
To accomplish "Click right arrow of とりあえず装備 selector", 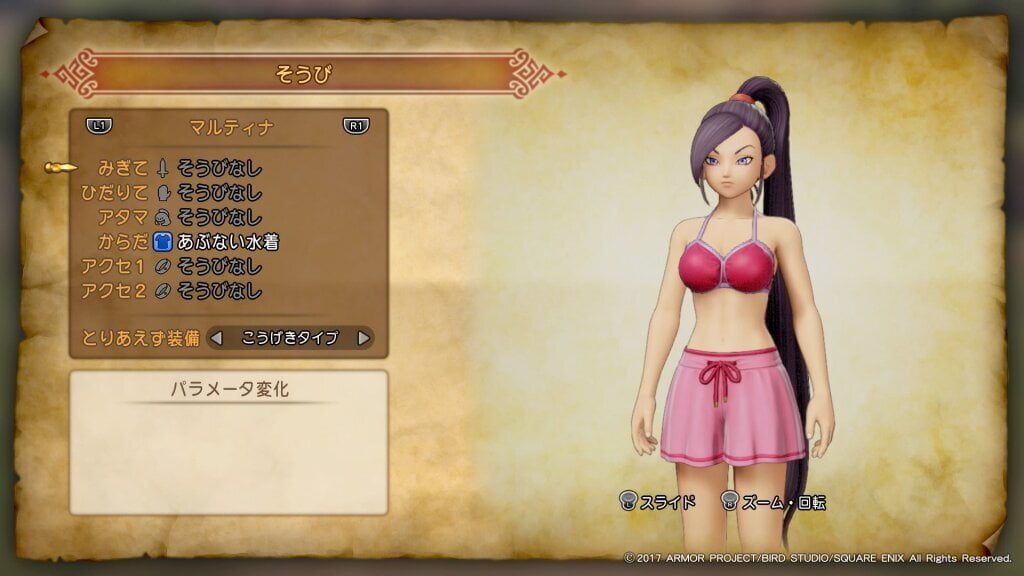I will coord(363,338).
